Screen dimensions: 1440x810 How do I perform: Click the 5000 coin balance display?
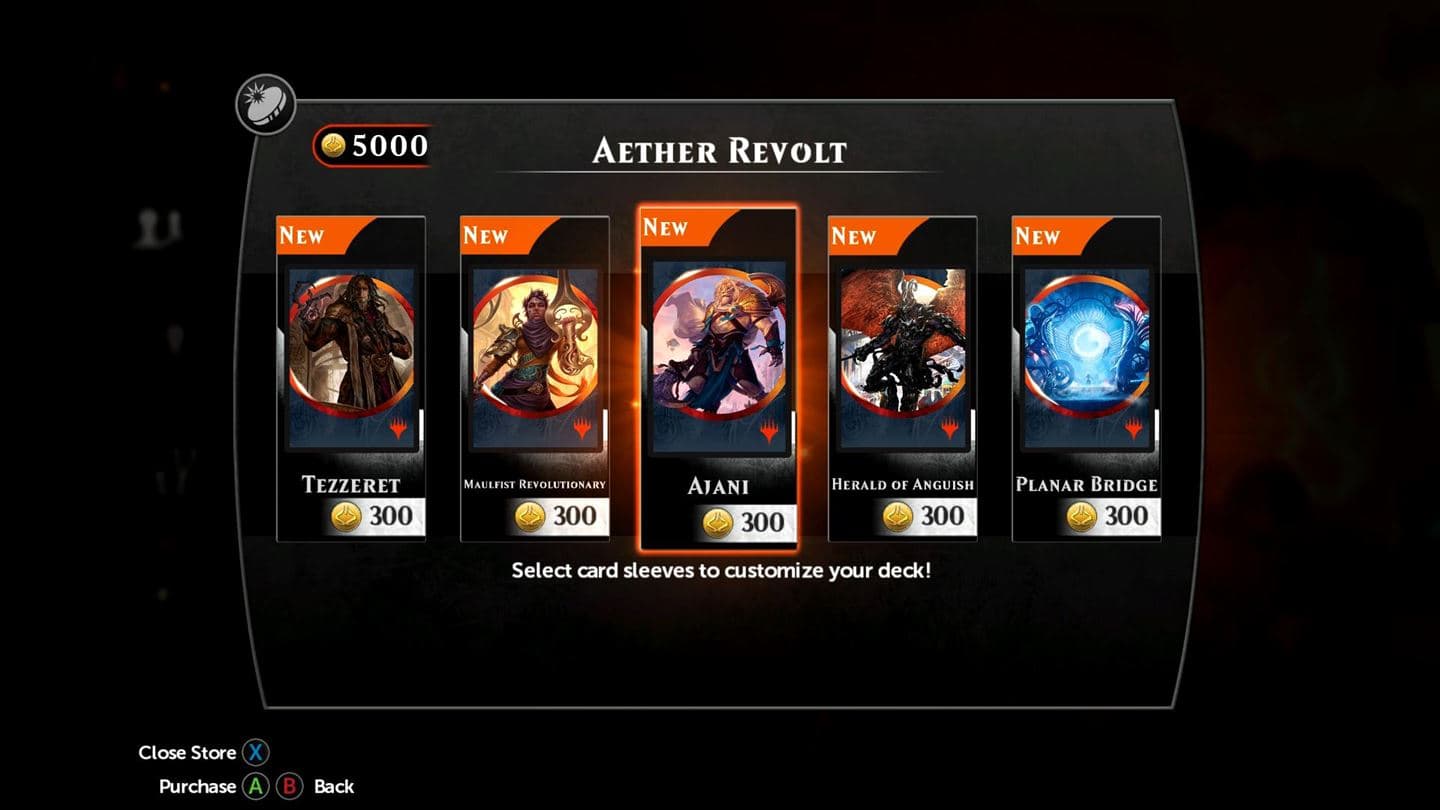[372, 144]
